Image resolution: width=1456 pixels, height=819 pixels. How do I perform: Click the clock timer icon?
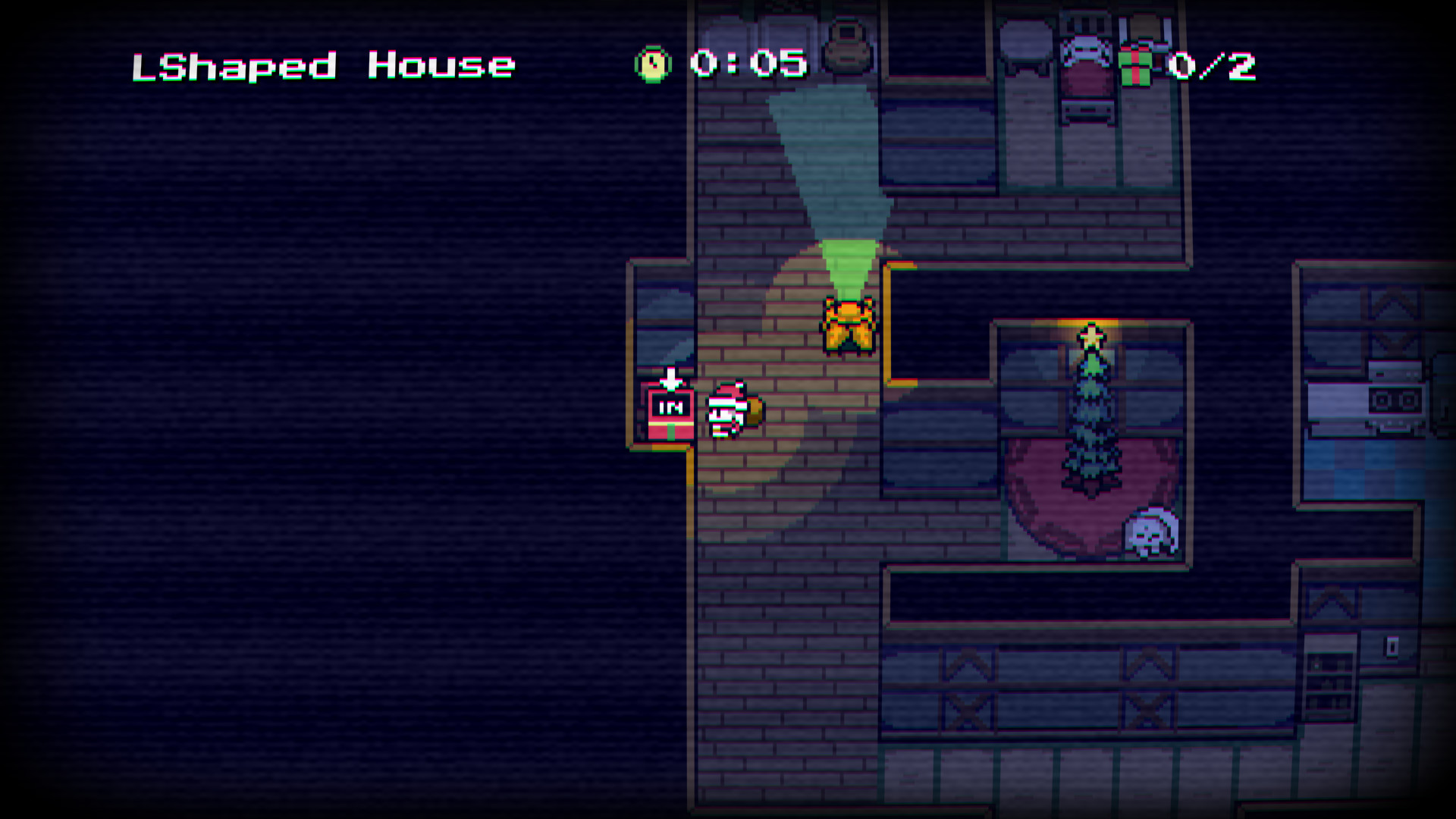pyautogui.click(x=651, y=64)
